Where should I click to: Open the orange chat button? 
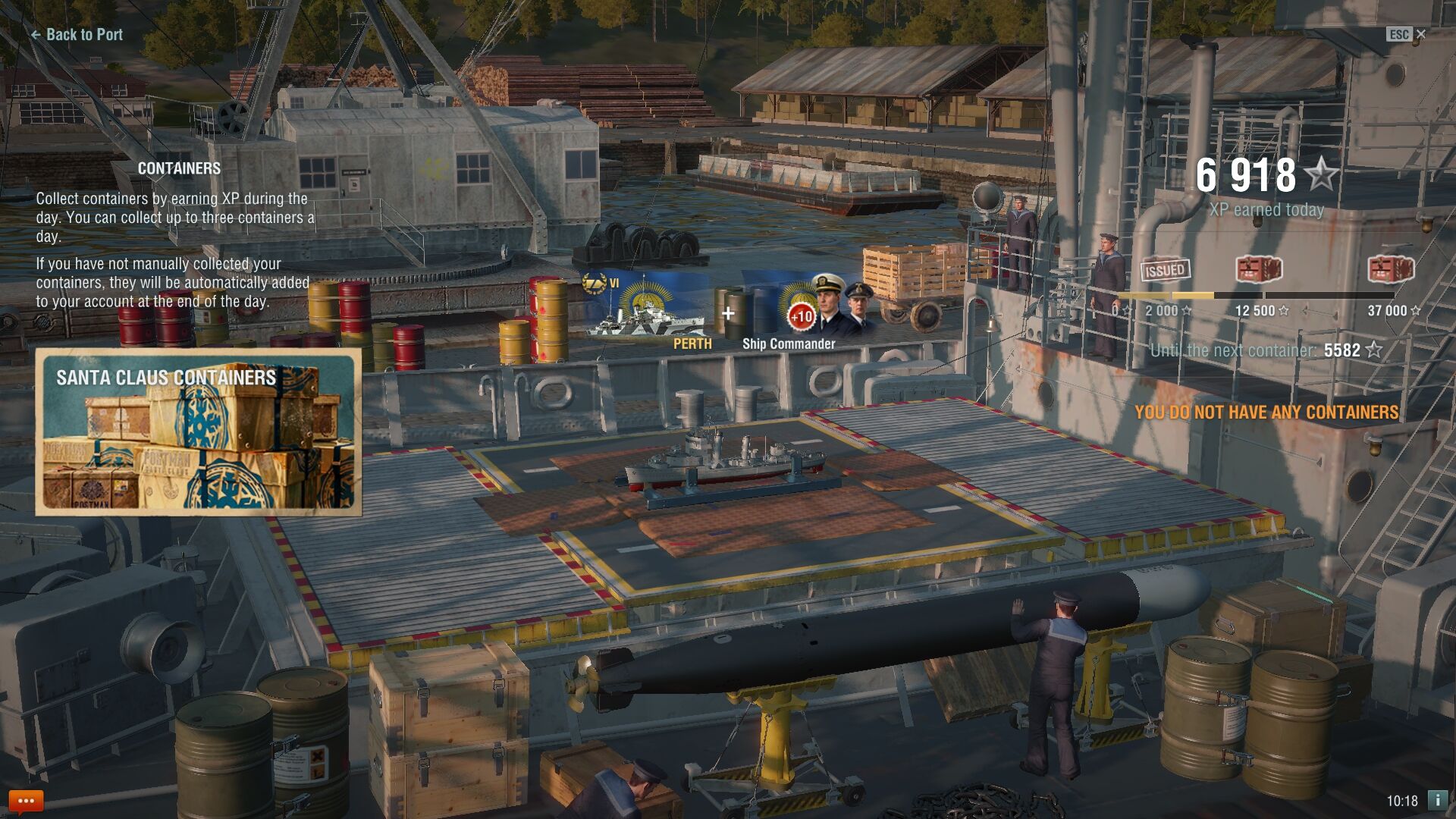26,801
